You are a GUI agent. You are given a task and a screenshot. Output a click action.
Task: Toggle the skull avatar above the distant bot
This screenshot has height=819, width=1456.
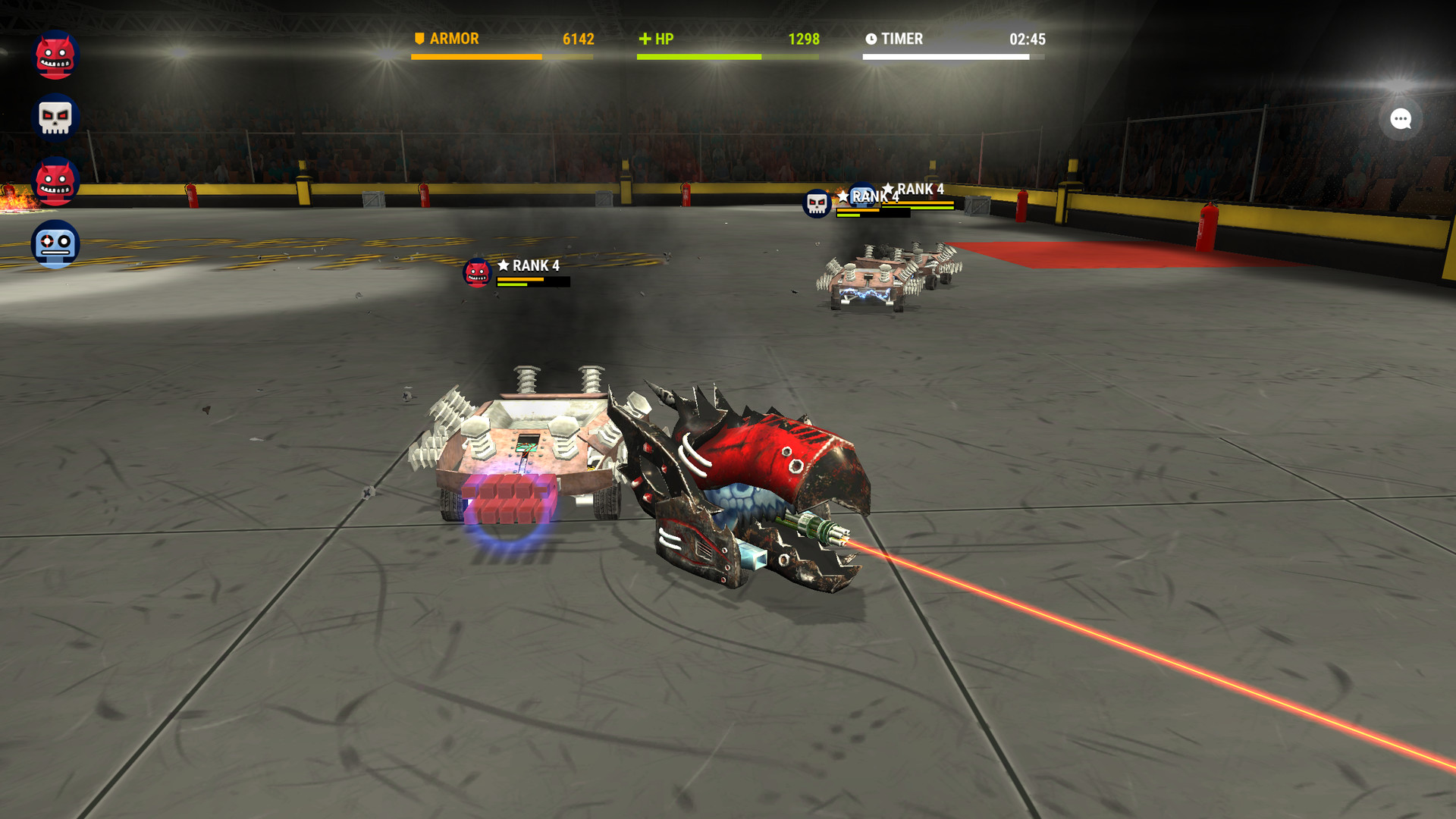click(x=815, y=203)
